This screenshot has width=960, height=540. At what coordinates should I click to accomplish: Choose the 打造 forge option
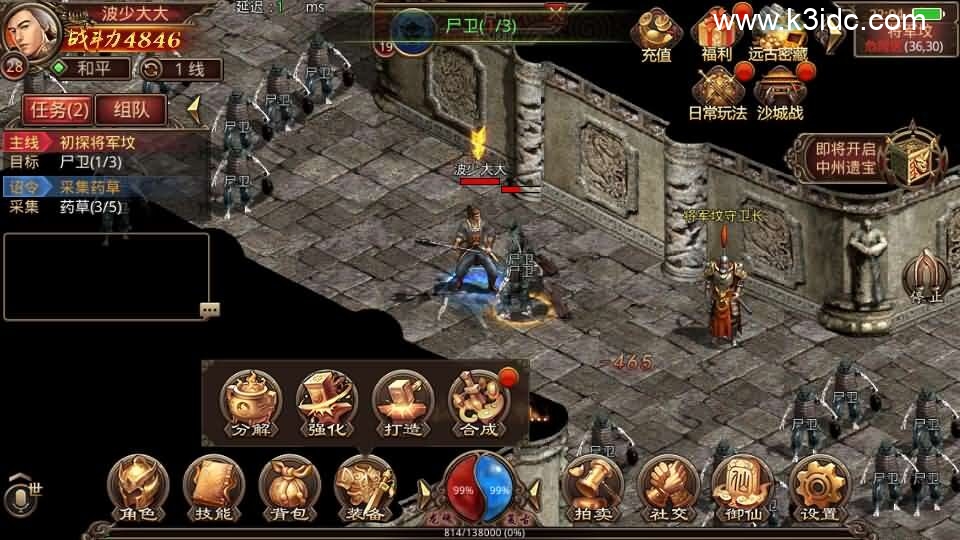(x=402, y=405)
